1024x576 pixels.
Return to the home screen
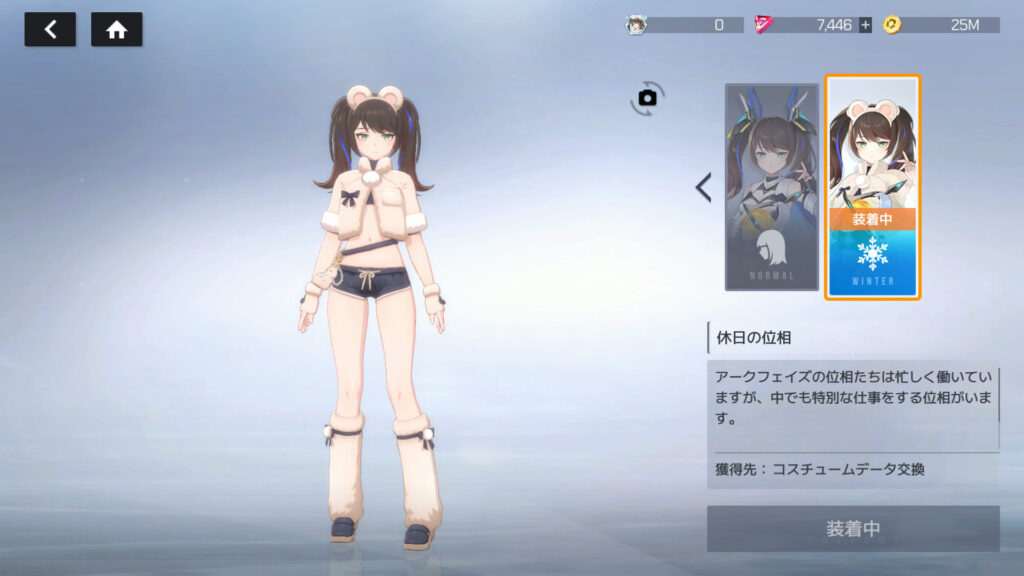point(117,29)
